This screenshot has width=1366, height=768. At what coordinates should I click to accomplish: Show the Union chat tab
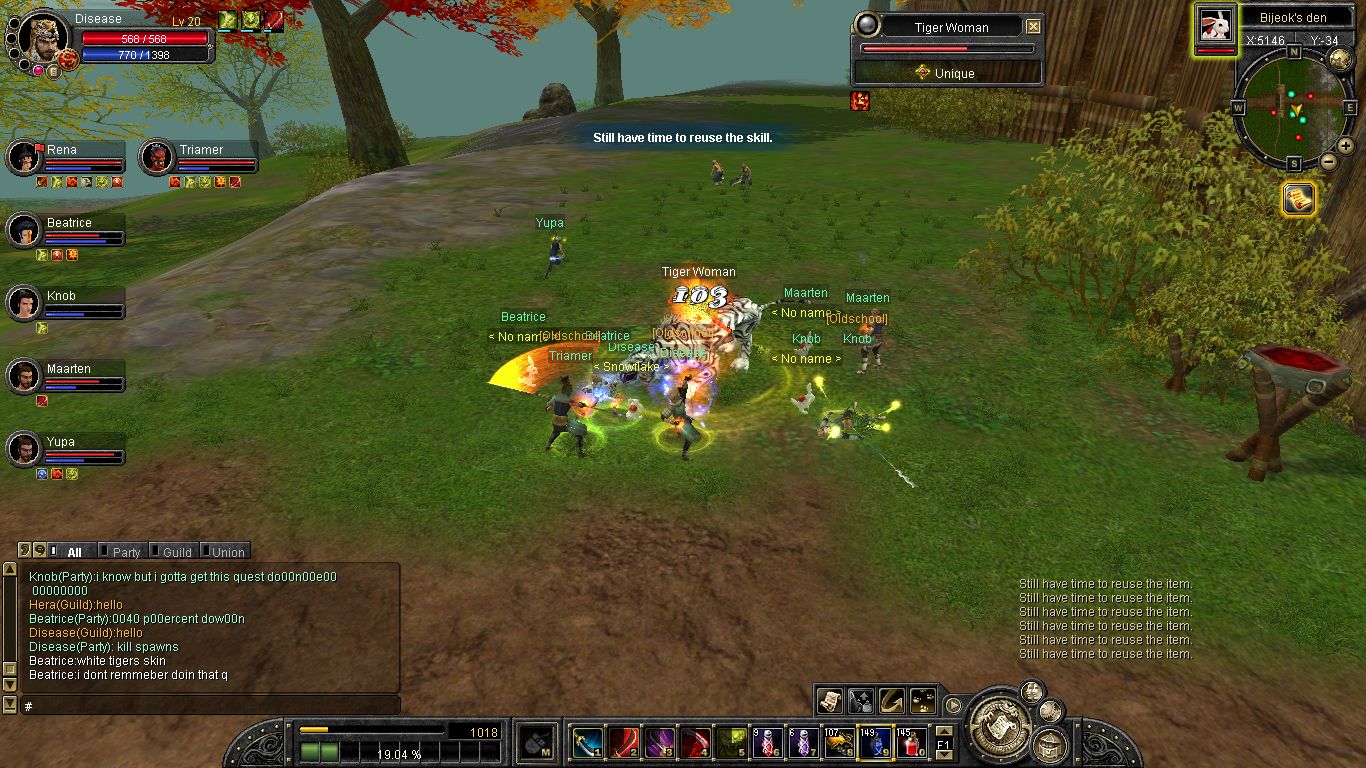(227, 552)
